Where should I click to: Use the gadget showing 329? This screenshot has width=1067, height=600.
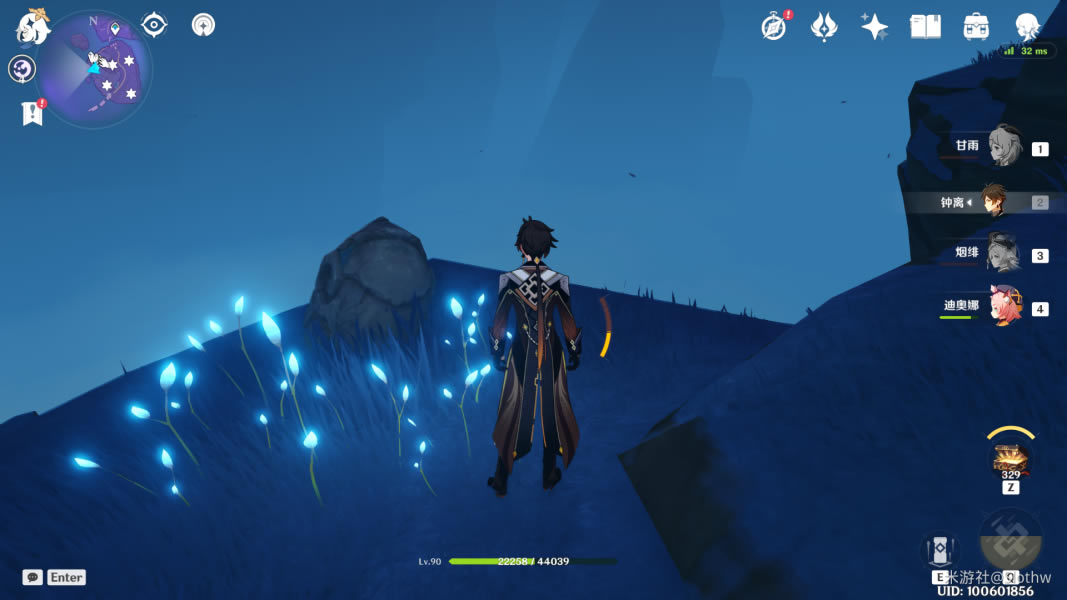(x=1011, y=460)
